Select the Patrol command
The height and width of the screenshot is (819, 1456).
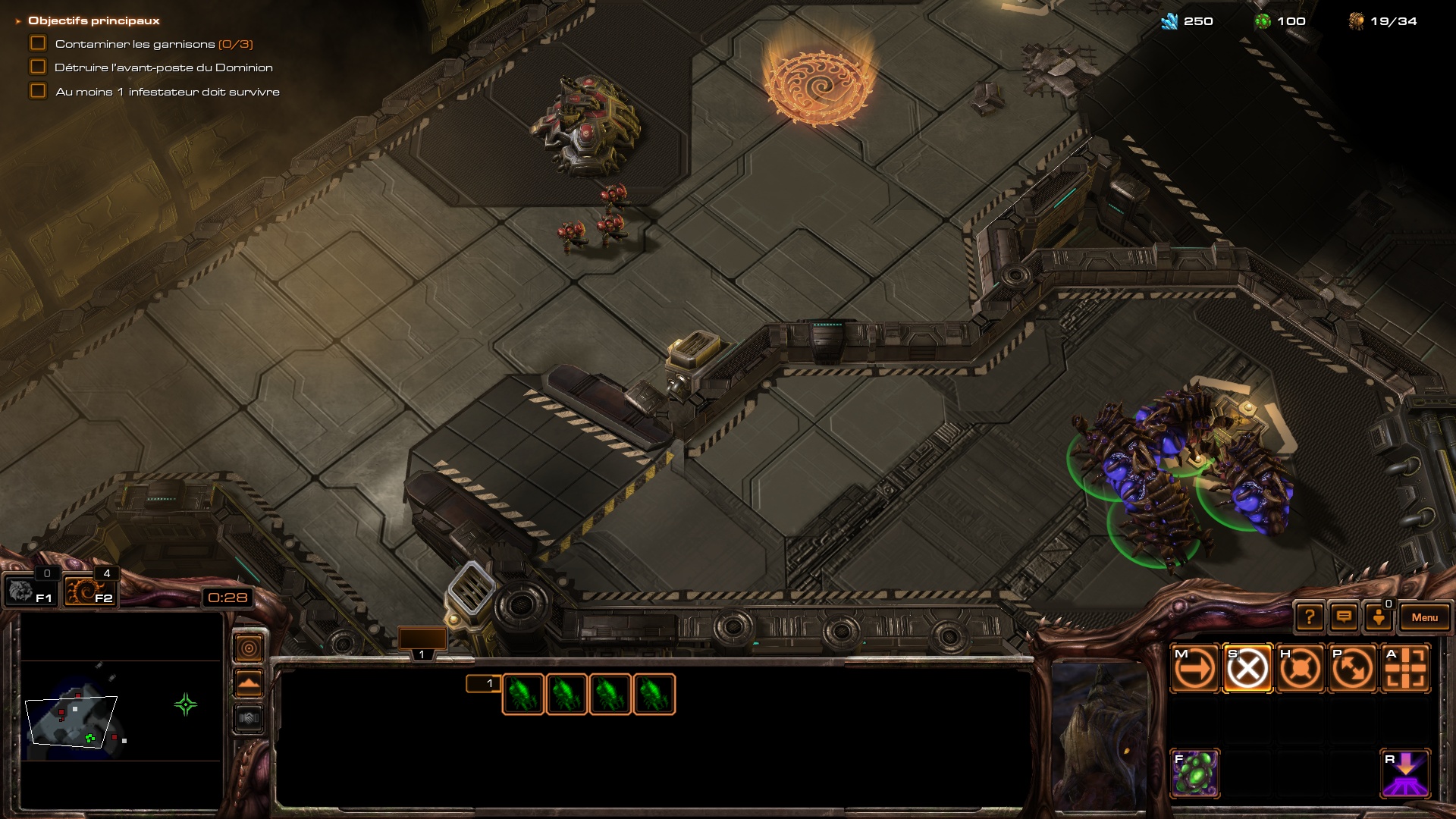(1353, 669)
